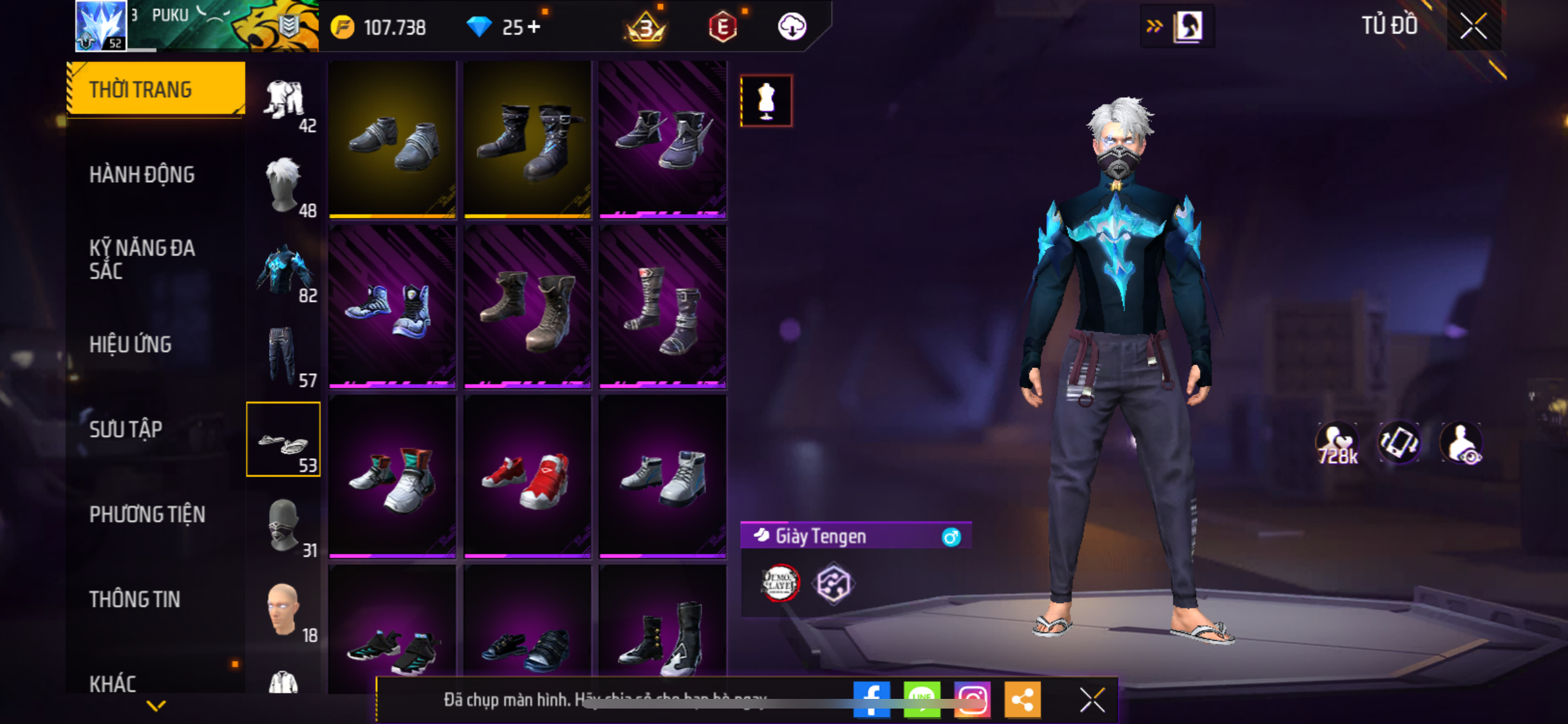Add diamonds with the plus button

(534, 27)
